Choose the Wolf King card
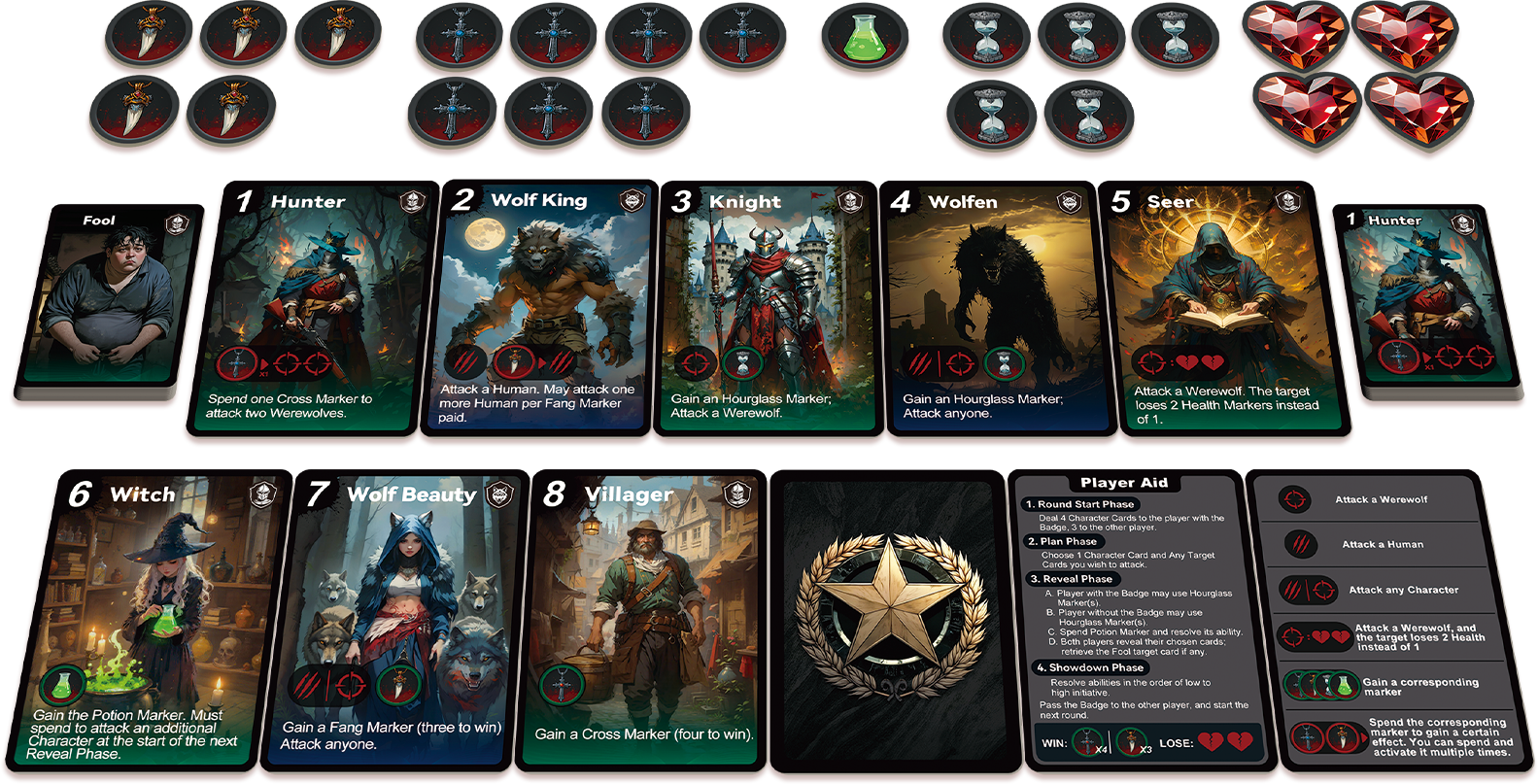This screenshot has height=784, width=1538. pos(542,307)
